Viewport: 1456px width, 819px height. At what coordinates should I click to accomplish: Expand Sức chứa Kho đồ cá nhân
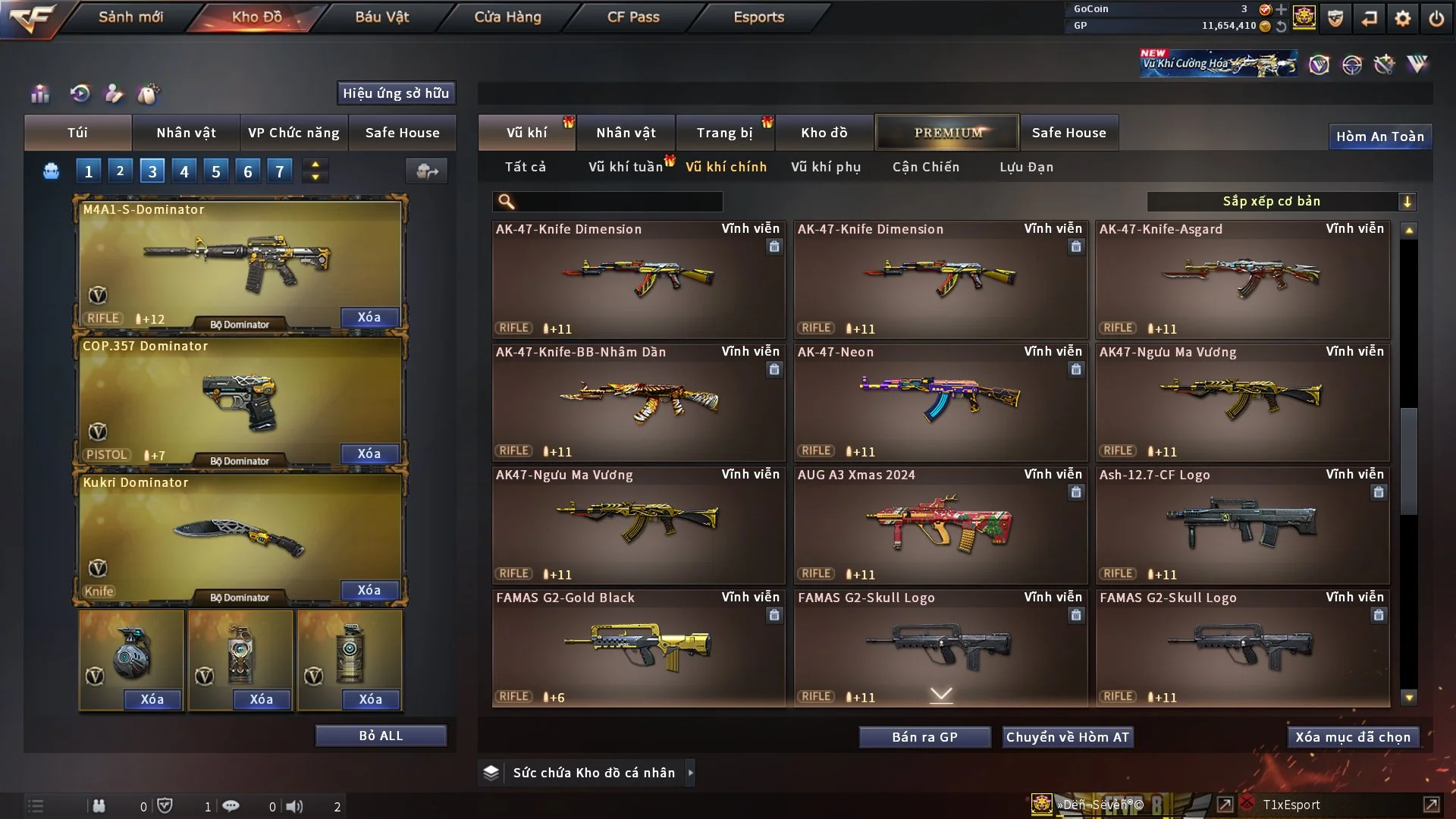click(x=593, y=773)
